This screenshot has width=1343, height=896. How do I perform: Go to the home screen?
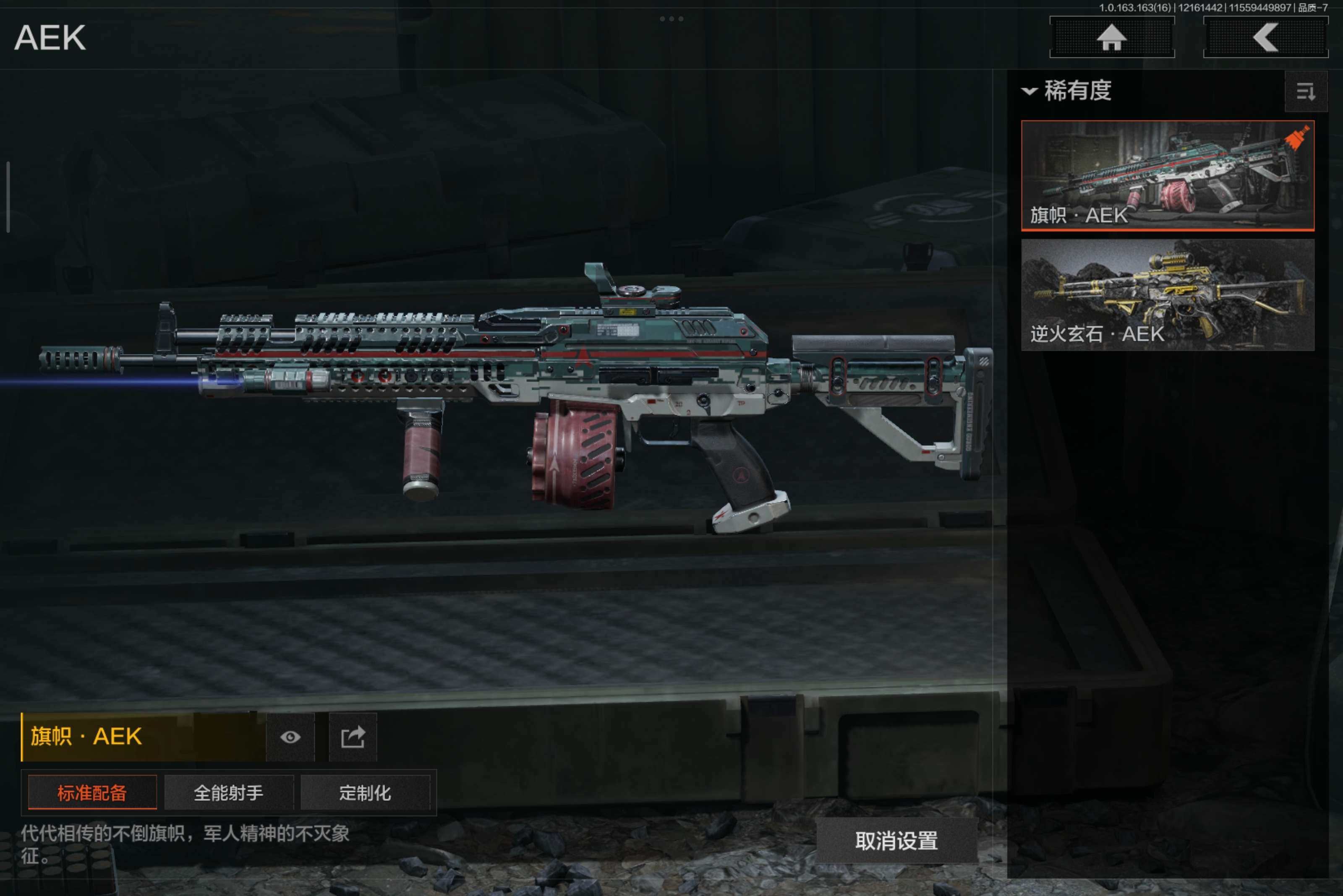(x=1111, y=38)
